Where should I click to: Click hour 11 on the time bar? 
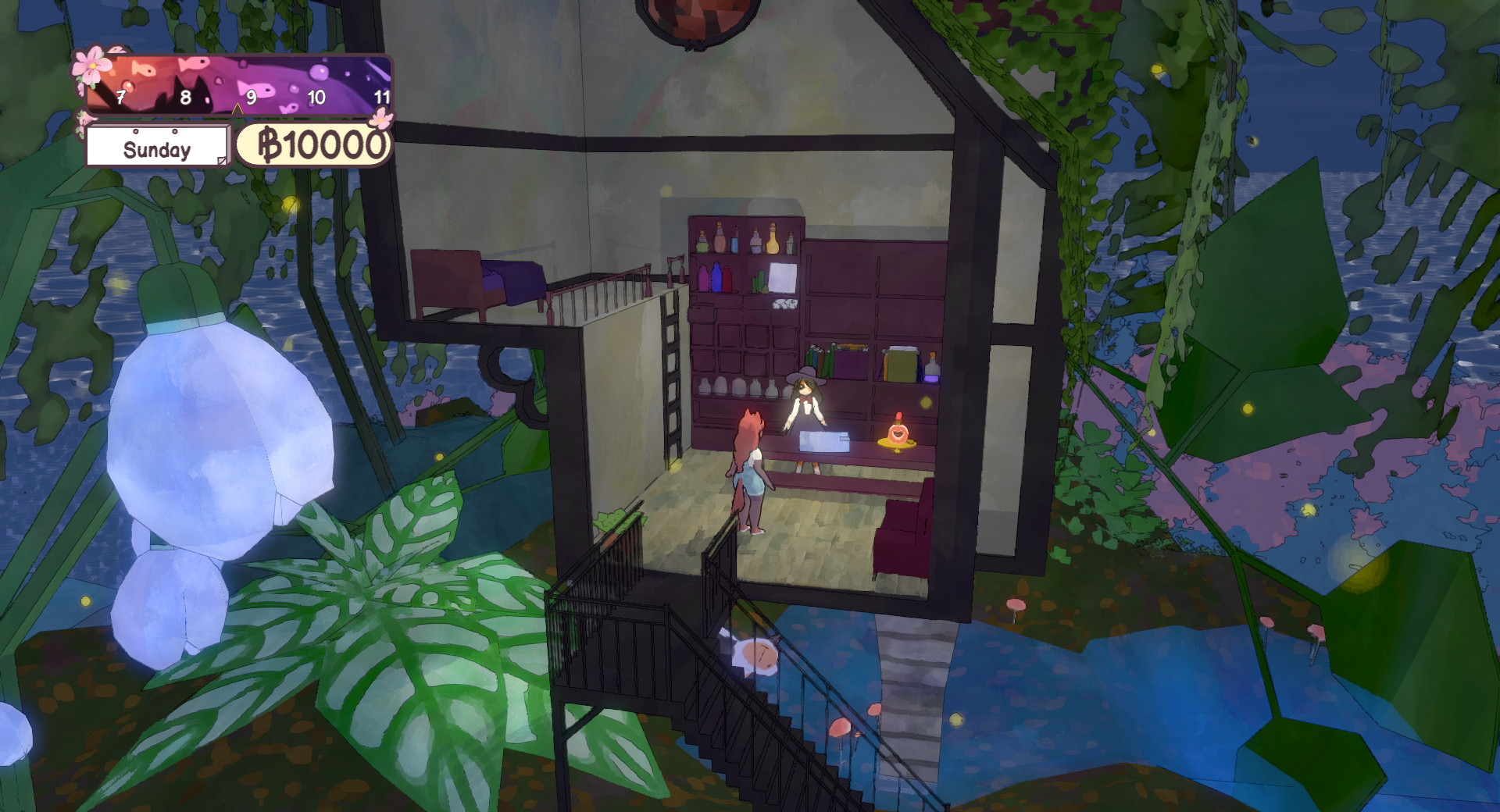(383, 97)
